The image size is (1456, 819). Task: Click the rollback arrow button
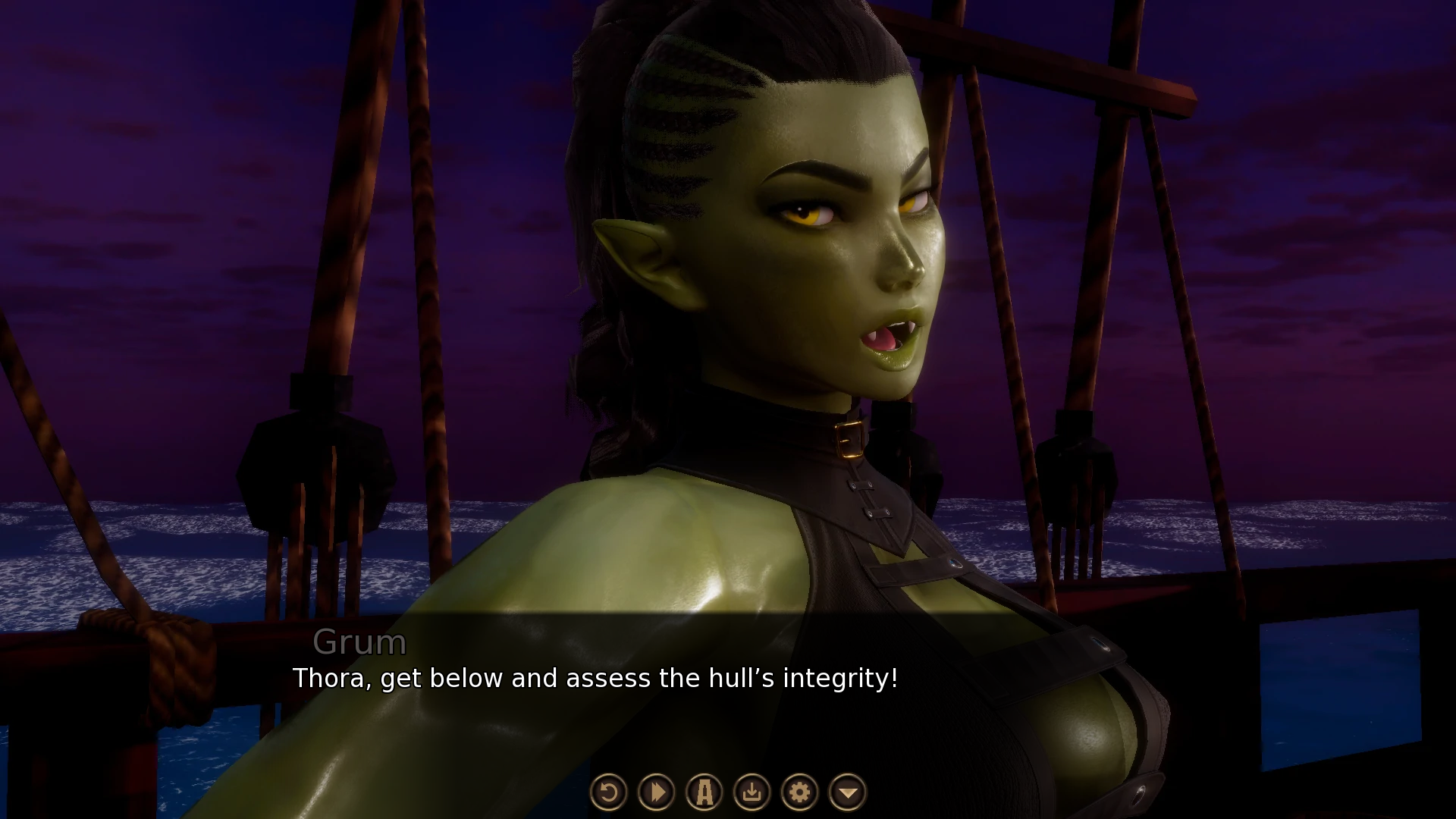tap(608, 792)
